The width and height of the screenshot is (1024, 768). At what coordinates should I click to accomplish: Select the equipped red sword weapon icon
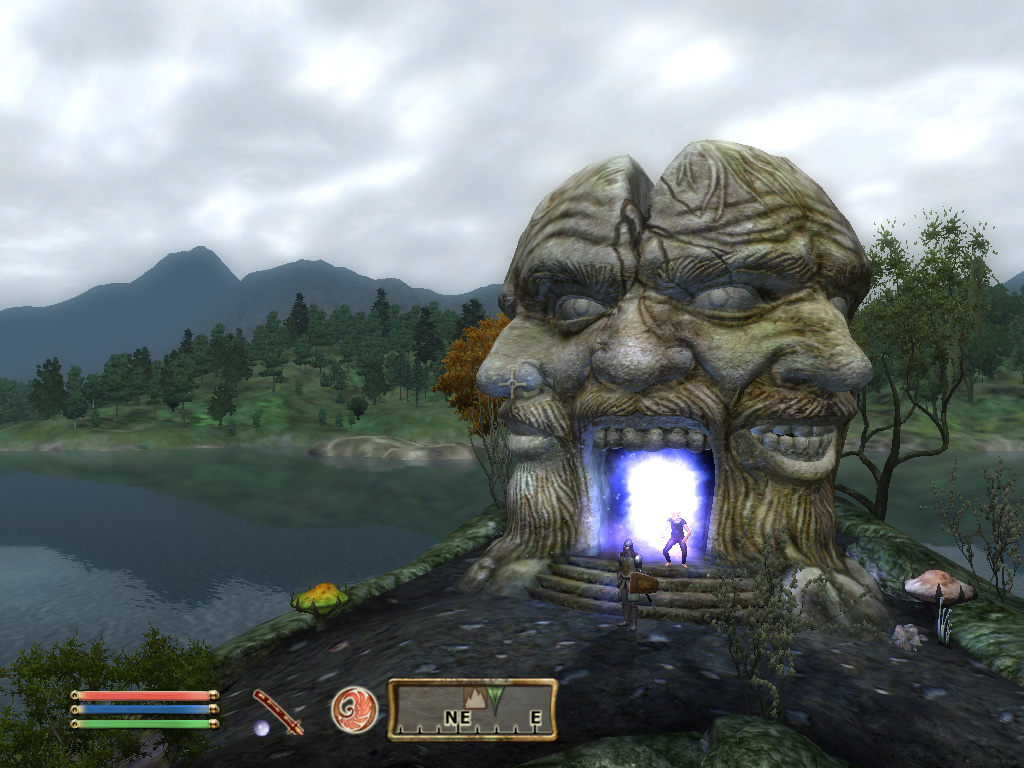[278, 711]
